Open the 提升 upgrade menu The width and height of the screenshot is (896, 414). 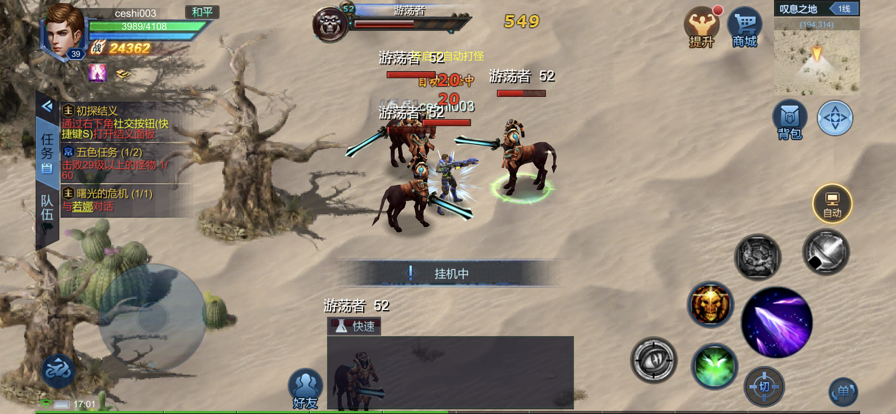click(701, 27)
